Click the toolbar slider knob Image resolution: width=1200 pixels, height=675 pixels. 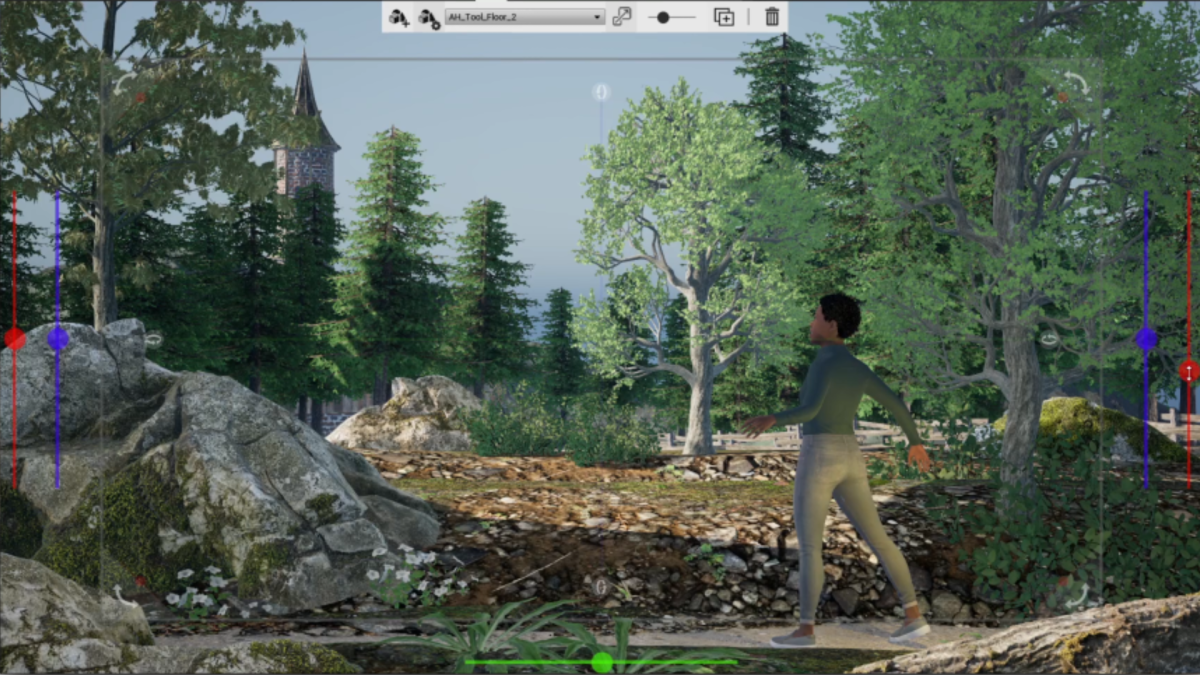[663, 17]
